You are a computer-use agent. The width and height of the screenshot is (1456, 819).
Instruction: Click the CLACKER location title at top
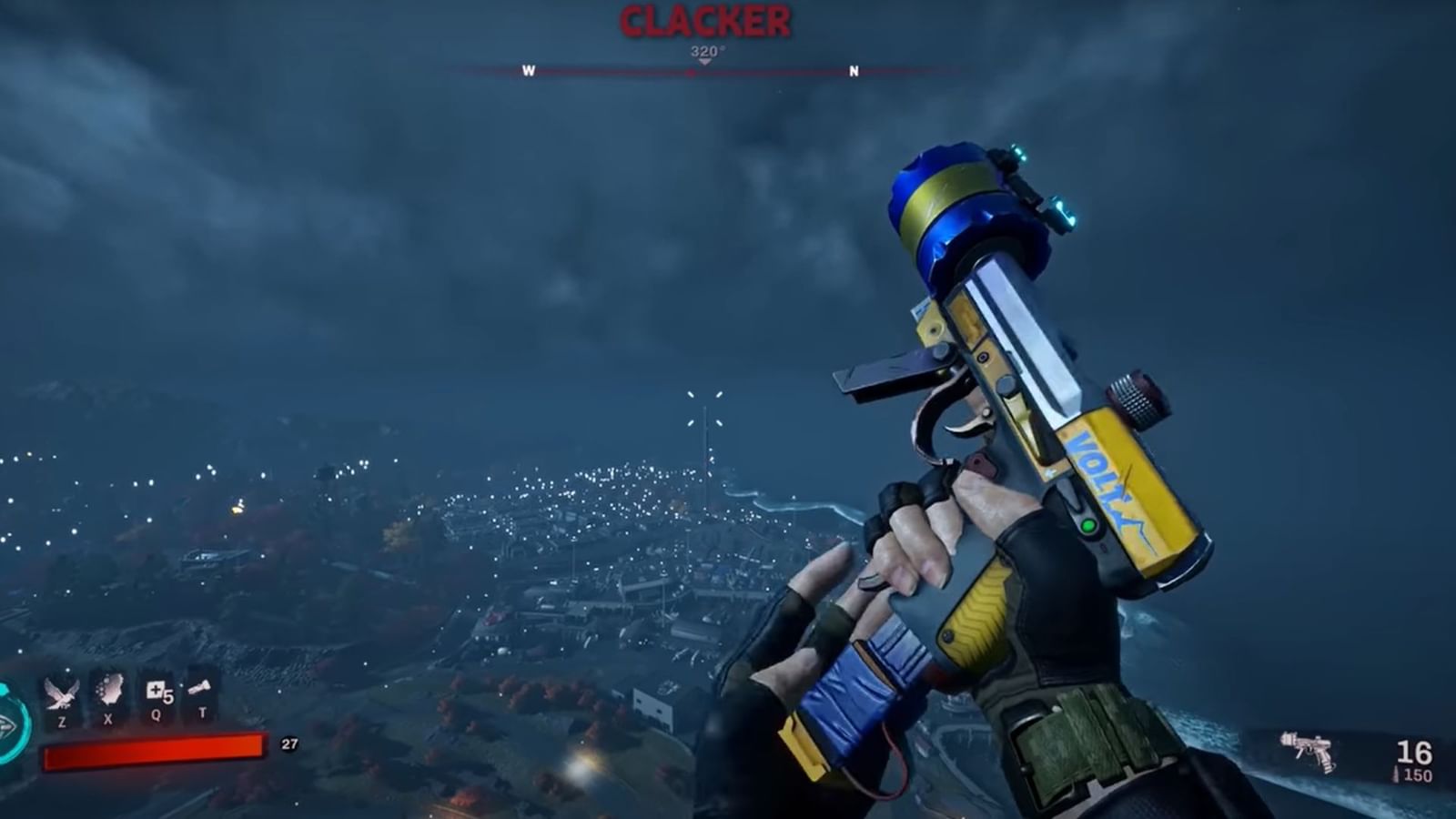[703, 19]
